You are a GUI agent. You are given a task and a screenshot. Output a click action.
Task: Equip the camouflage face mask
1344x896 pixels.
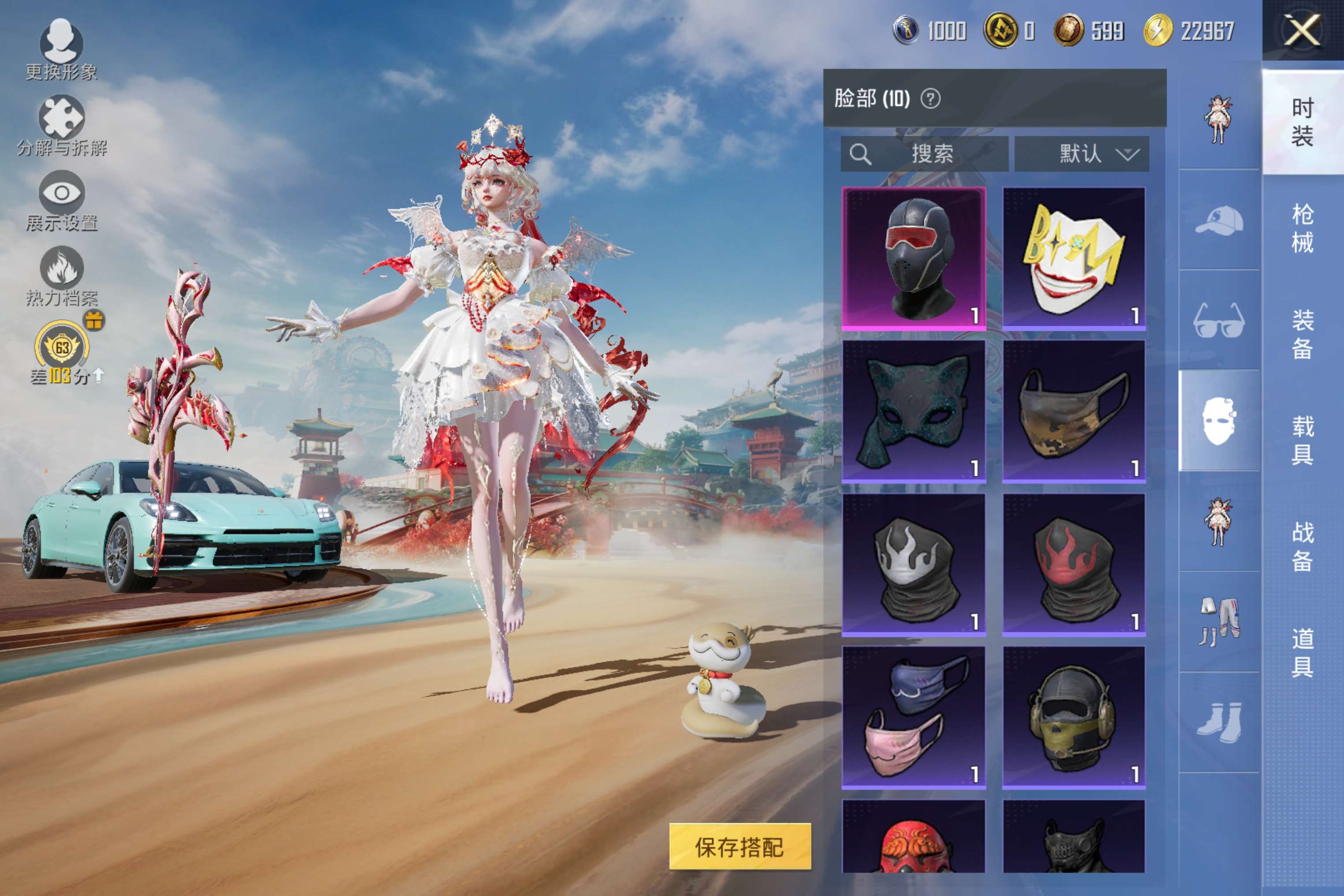click(1074, 411)
